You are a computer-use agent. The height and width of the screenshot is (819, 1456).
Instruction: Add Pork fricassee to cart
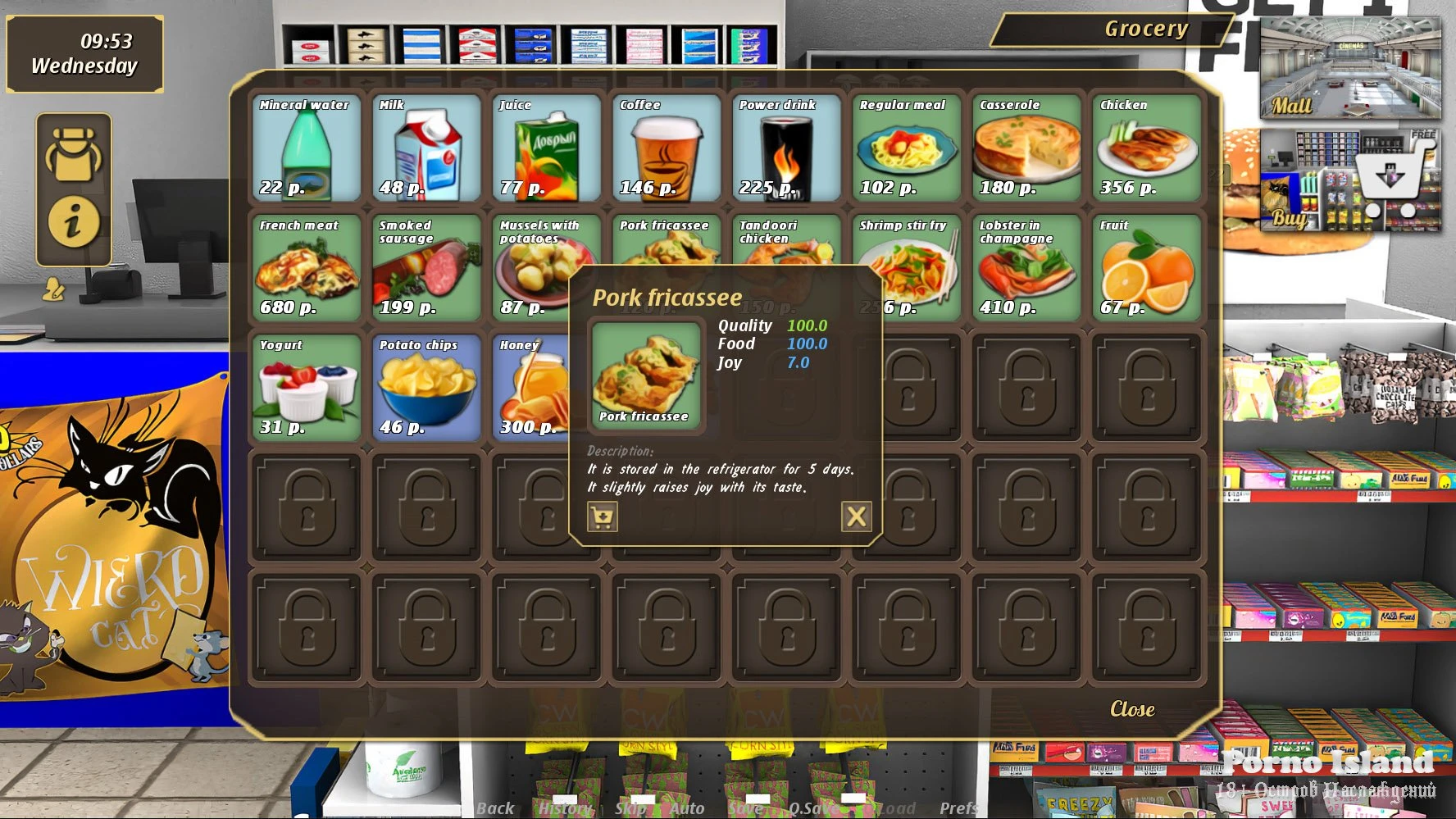pos(603,516)
